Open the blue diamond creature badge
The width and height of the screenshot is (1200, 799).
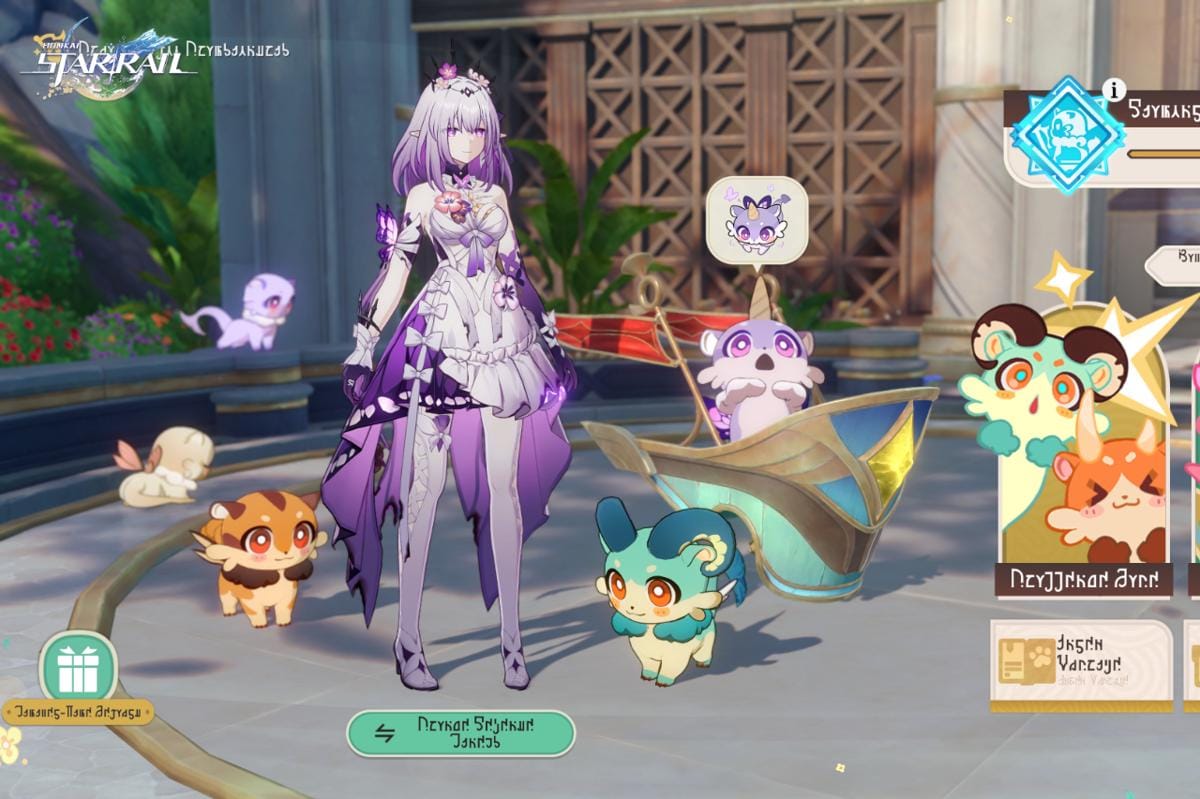point(1066,135)
